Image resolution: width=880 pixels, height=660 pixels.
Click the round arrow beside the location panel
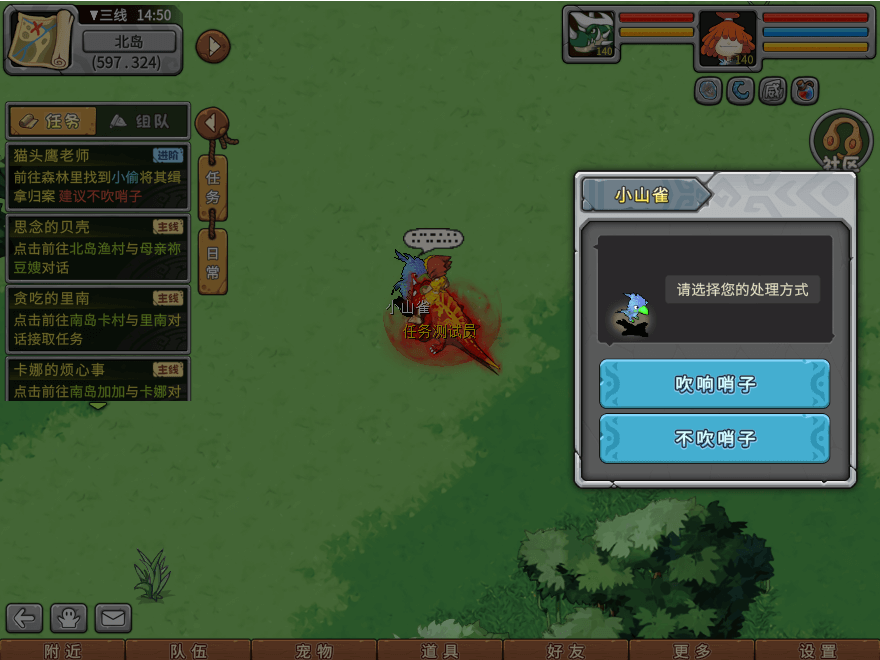212,46
